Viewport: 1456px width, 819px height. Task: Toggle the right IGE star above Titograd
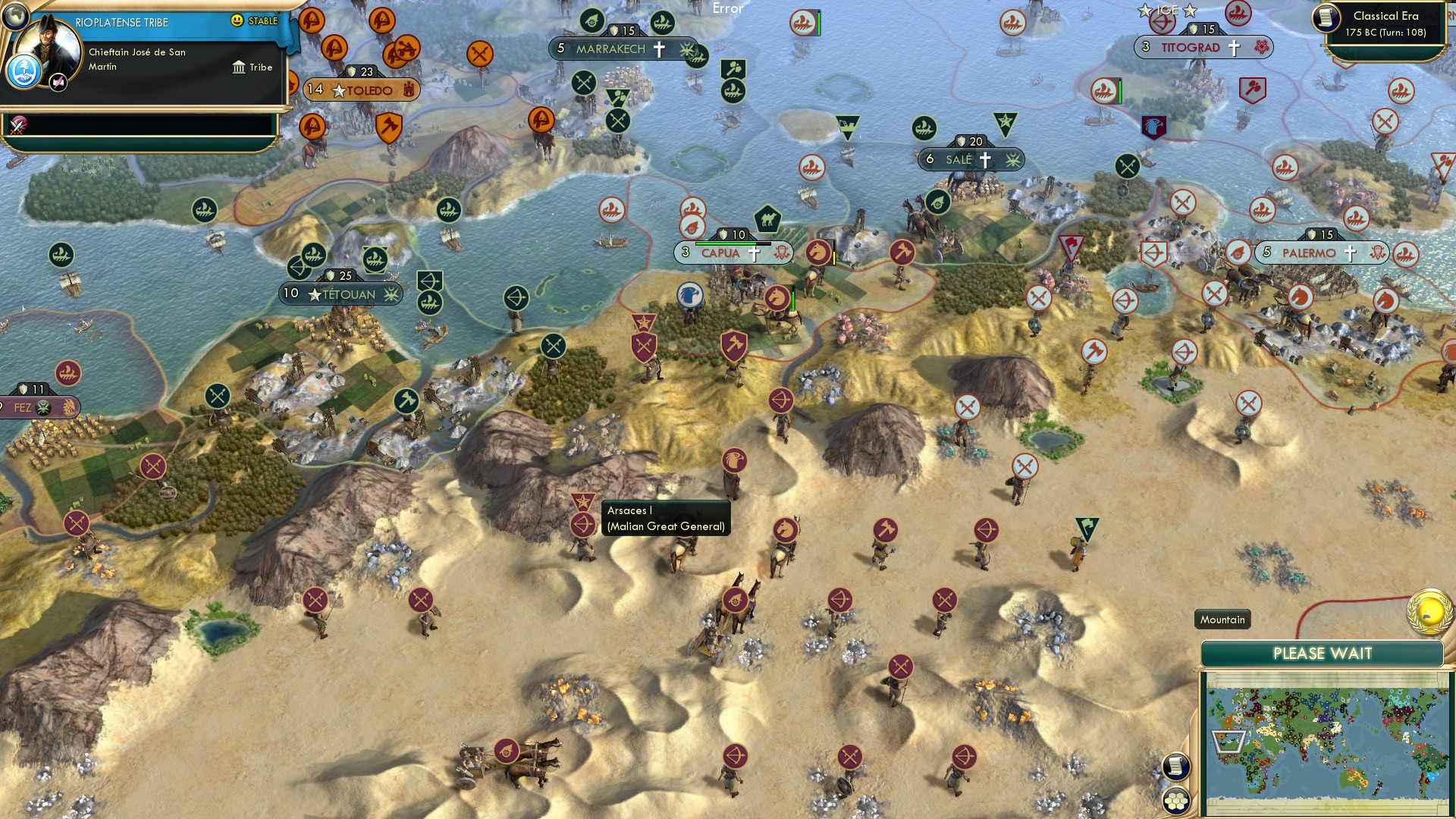coord(1191,11)
